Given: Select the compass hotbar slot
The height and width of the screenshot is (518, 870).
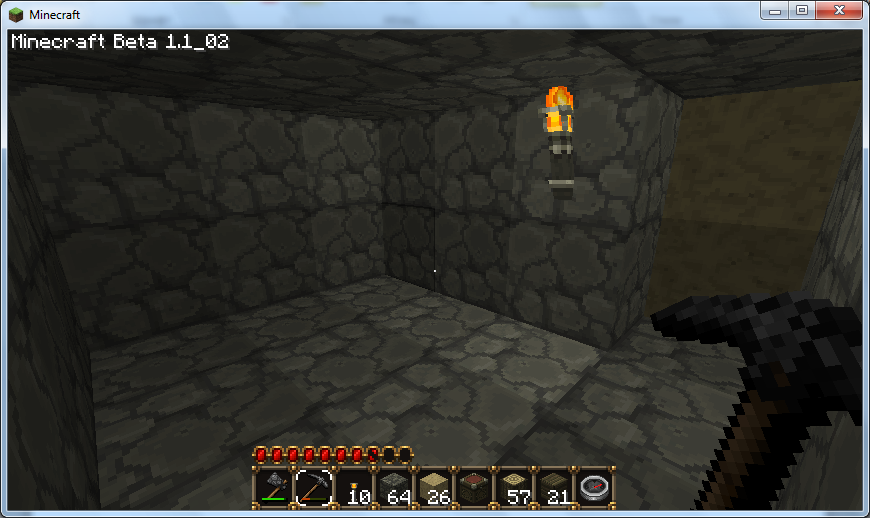Looking at the screenshot, I should point(593,487).
